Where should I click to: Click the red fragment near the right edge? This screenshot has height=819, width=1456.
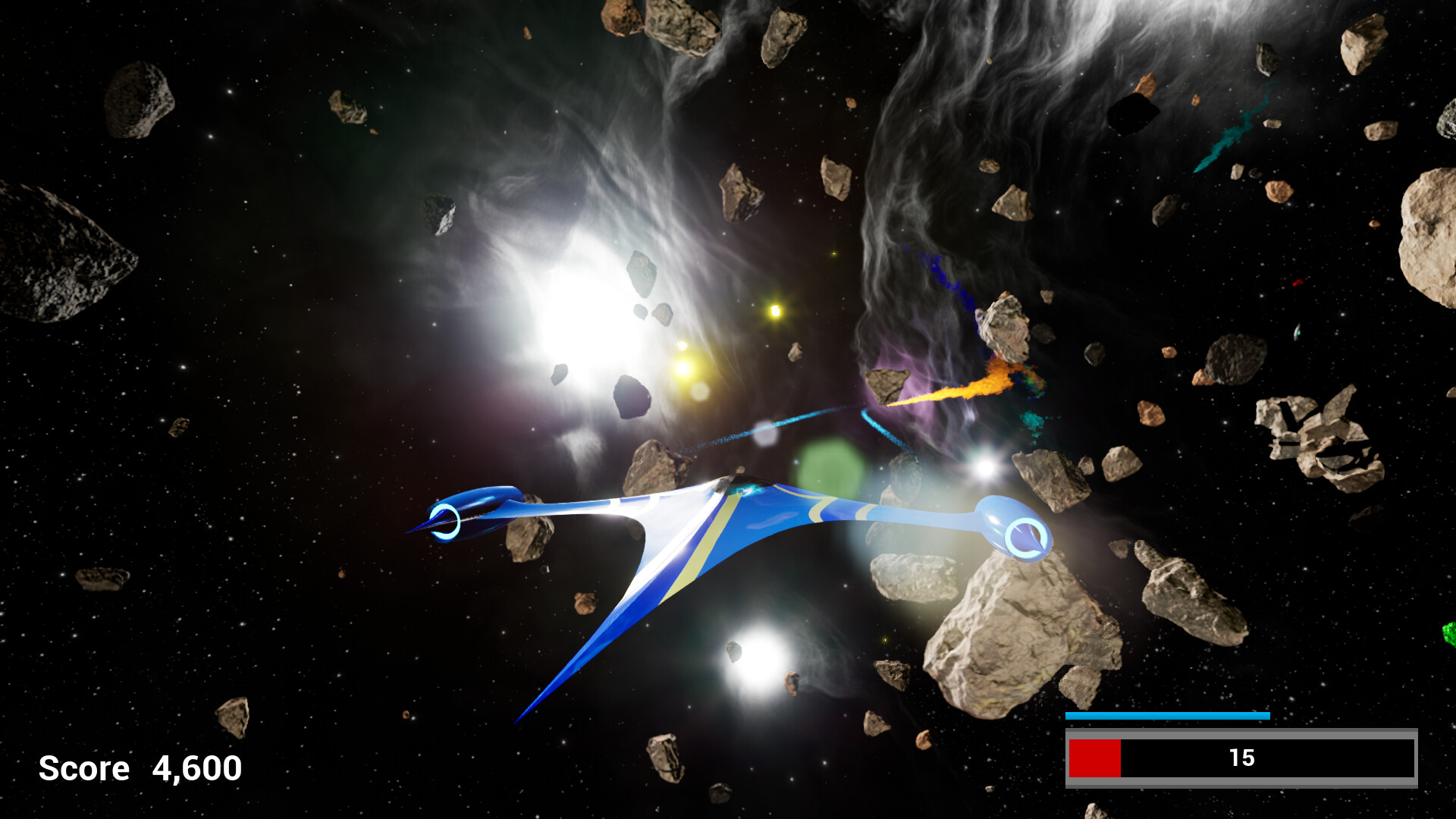tap(1295, 281)
